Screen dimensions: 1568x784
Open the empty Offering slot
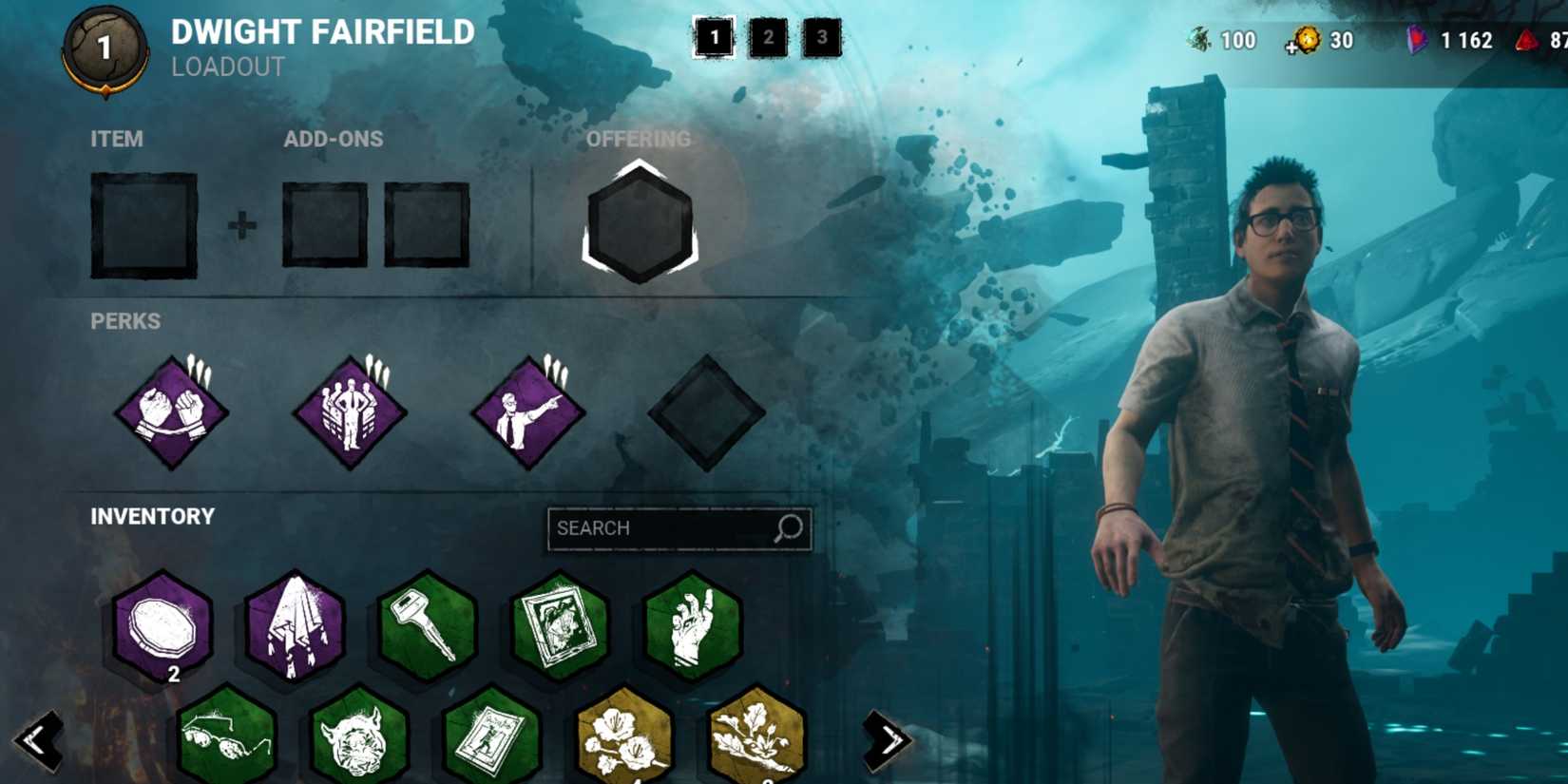tap(639, 223)
